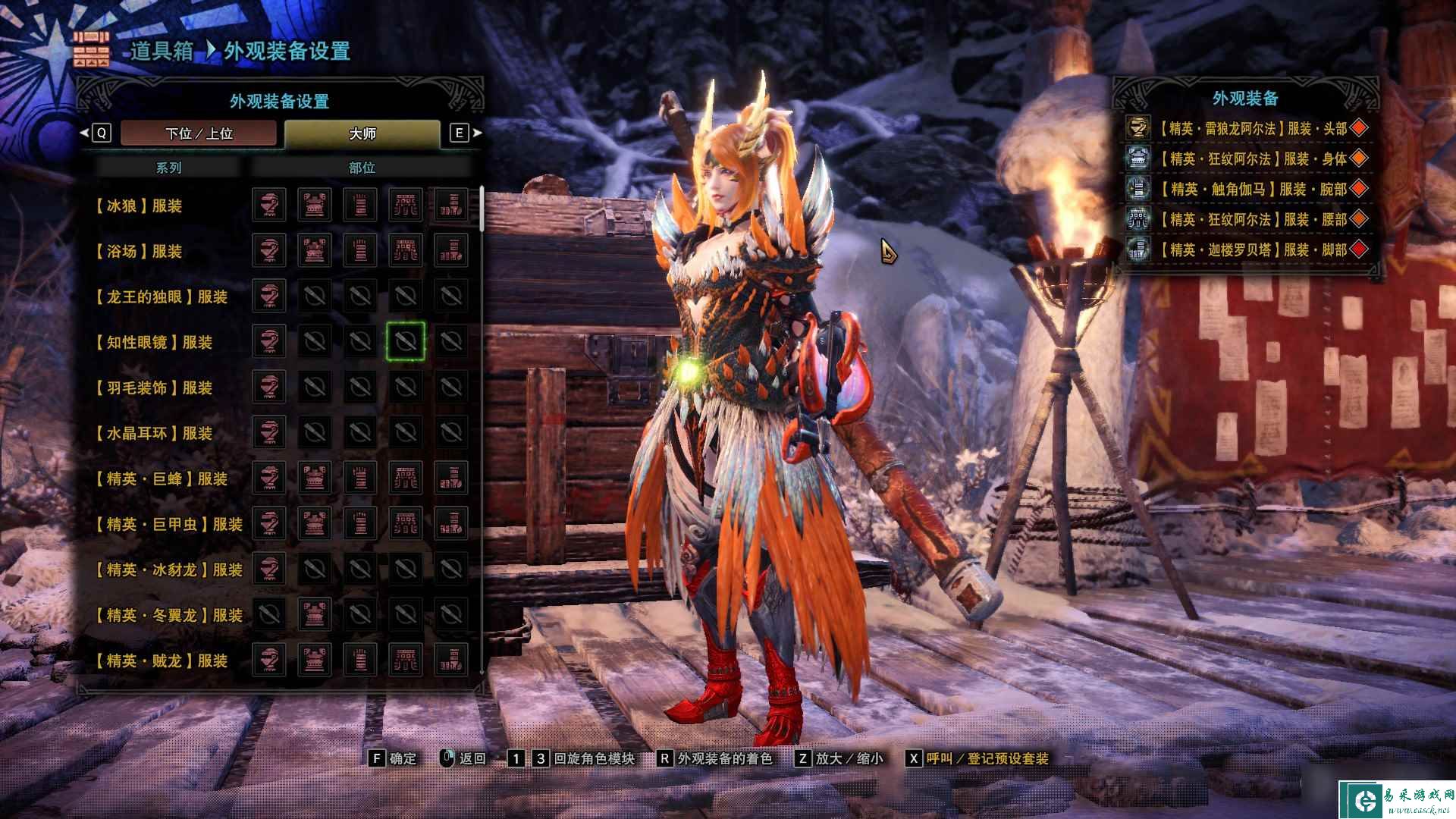The image size is (1456, 819).
Task: Choose the 冰狼 outfit head piece
Action: point(269,205)
